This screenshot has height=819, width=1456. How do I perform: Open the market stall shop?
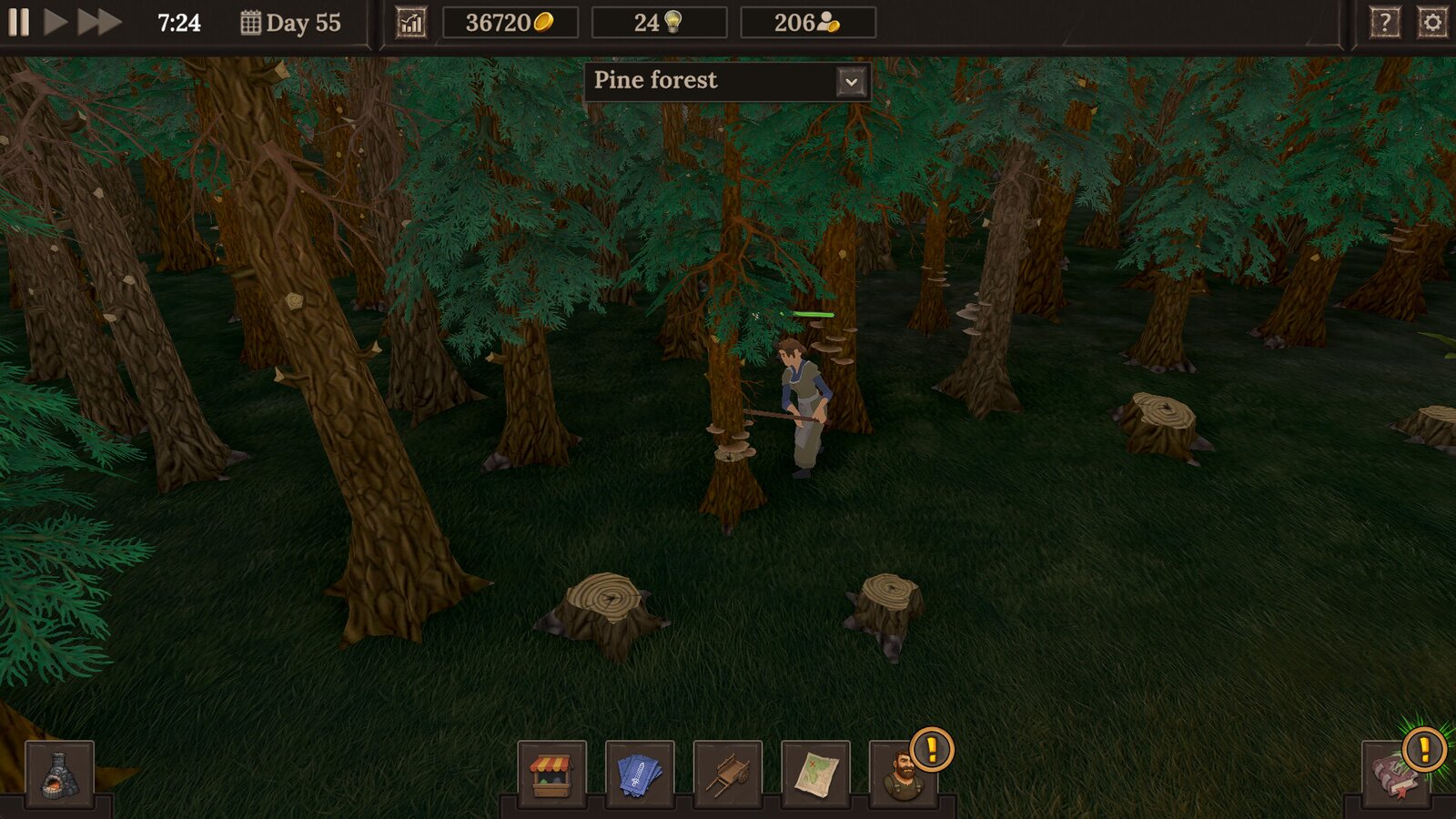pyautogui.click(x=551, y=774)
